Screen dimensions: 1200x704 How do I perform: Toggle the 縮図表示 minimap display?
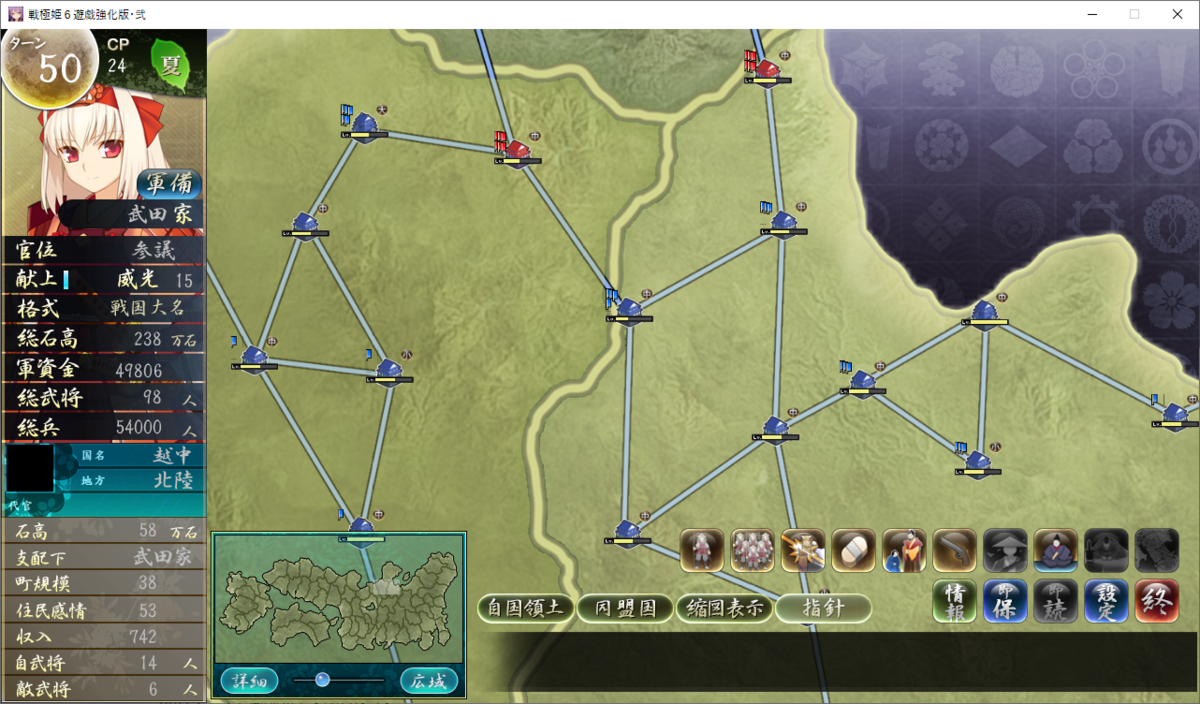[725, 608]
